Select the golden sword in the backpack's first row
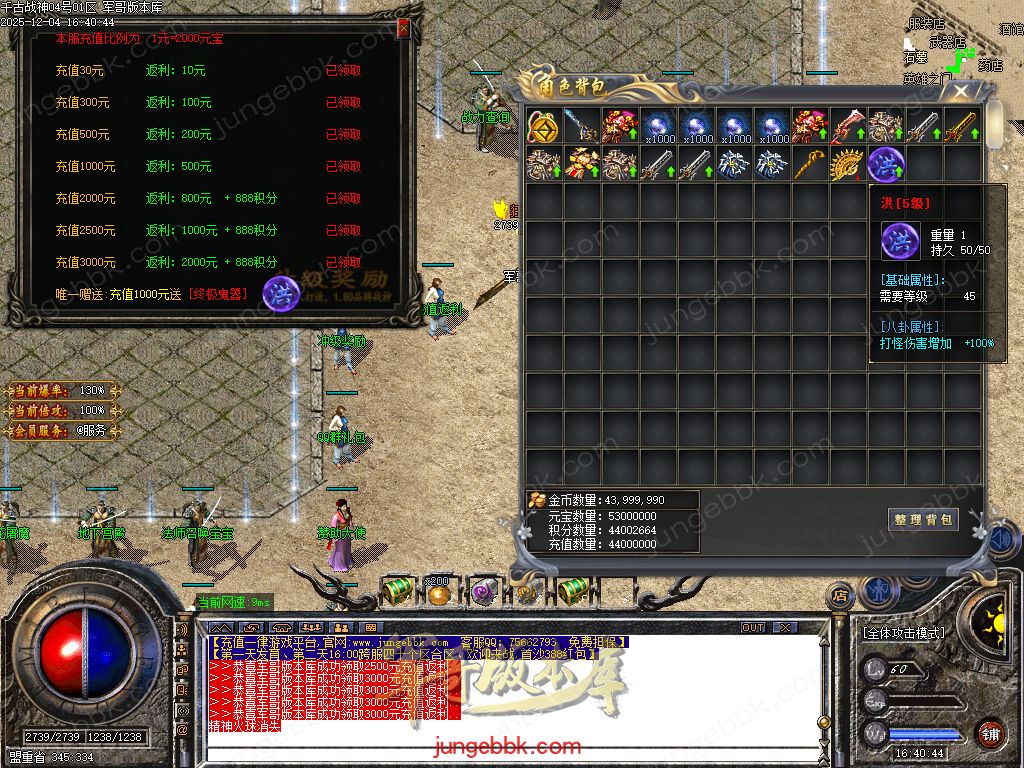 click(961, 127)
